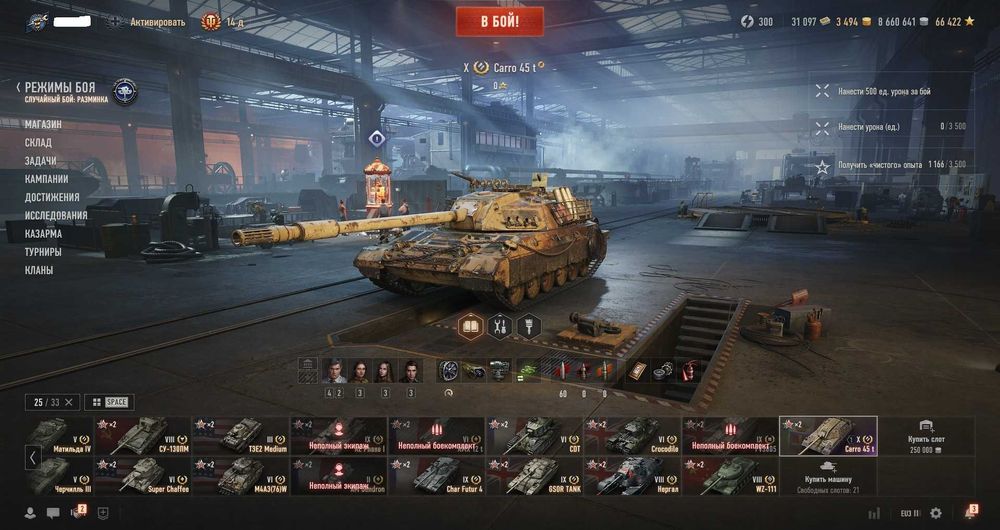Viewport: 1000px width, 530px height.
Task: Choose the Crocodile tank from carousel
Action: (634, 436)
